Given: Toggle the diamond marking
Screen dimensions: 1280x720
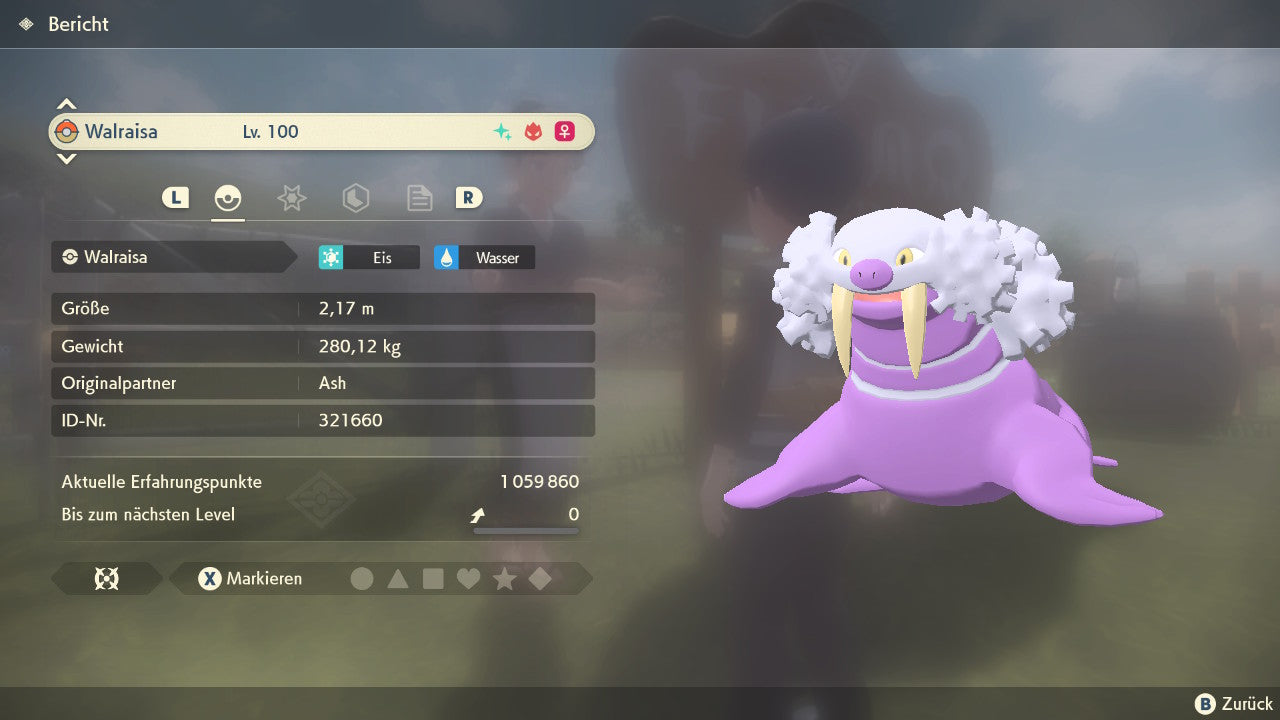Looking at the screenshot, I should pos(540,578).
